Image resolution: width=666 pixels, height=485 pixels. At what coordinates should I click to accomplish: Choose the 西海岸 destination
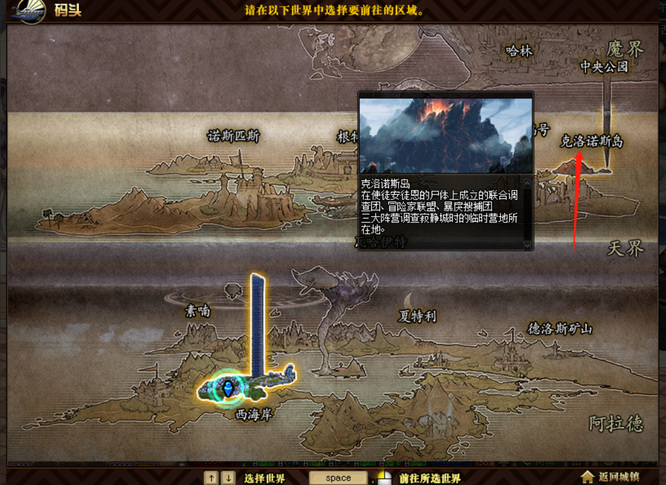[x=252, y=409]
